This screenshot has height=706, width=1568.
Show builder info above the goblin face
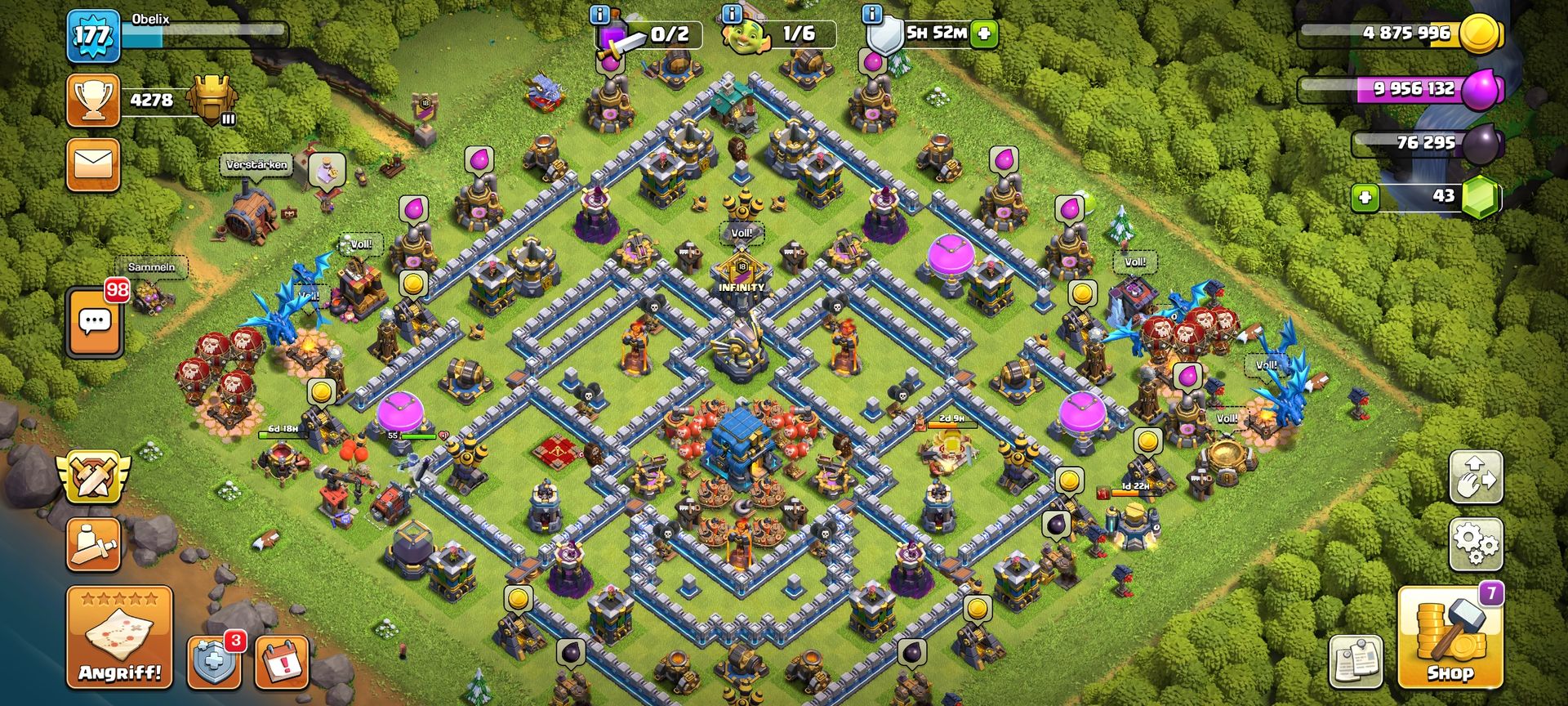[x=733, y=14]
